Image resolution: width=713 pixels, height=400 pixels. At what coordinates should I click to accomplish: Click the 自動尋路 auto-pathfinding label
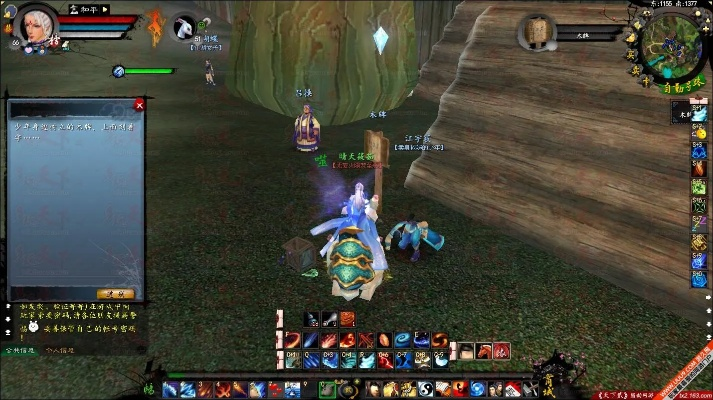tap(681, 89)
